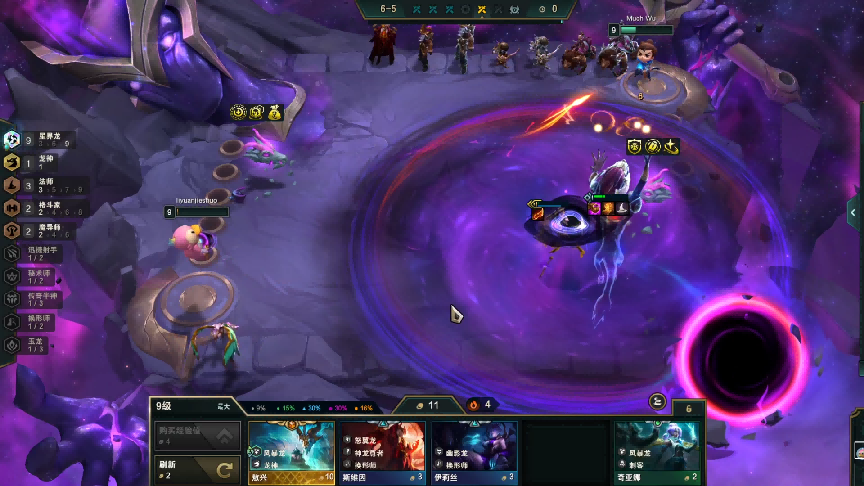Buy the 伊莉丝 shop card
The height and width of the screenshot is (486, 864).
[x=474, y=452]
